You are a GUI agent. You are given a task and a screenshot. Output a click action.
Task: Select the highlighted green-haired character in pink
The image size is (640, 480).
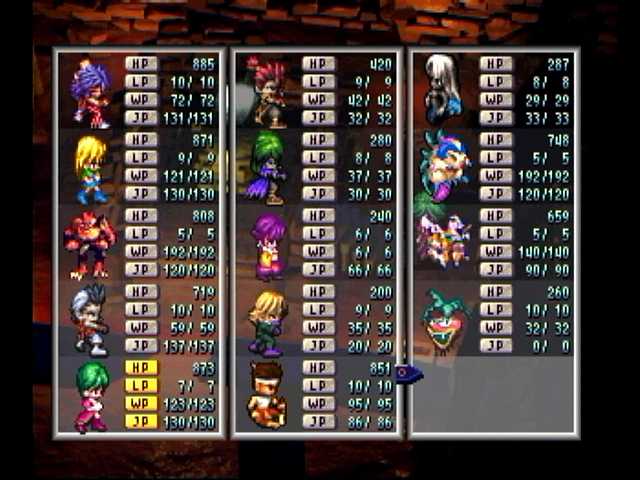91,396
